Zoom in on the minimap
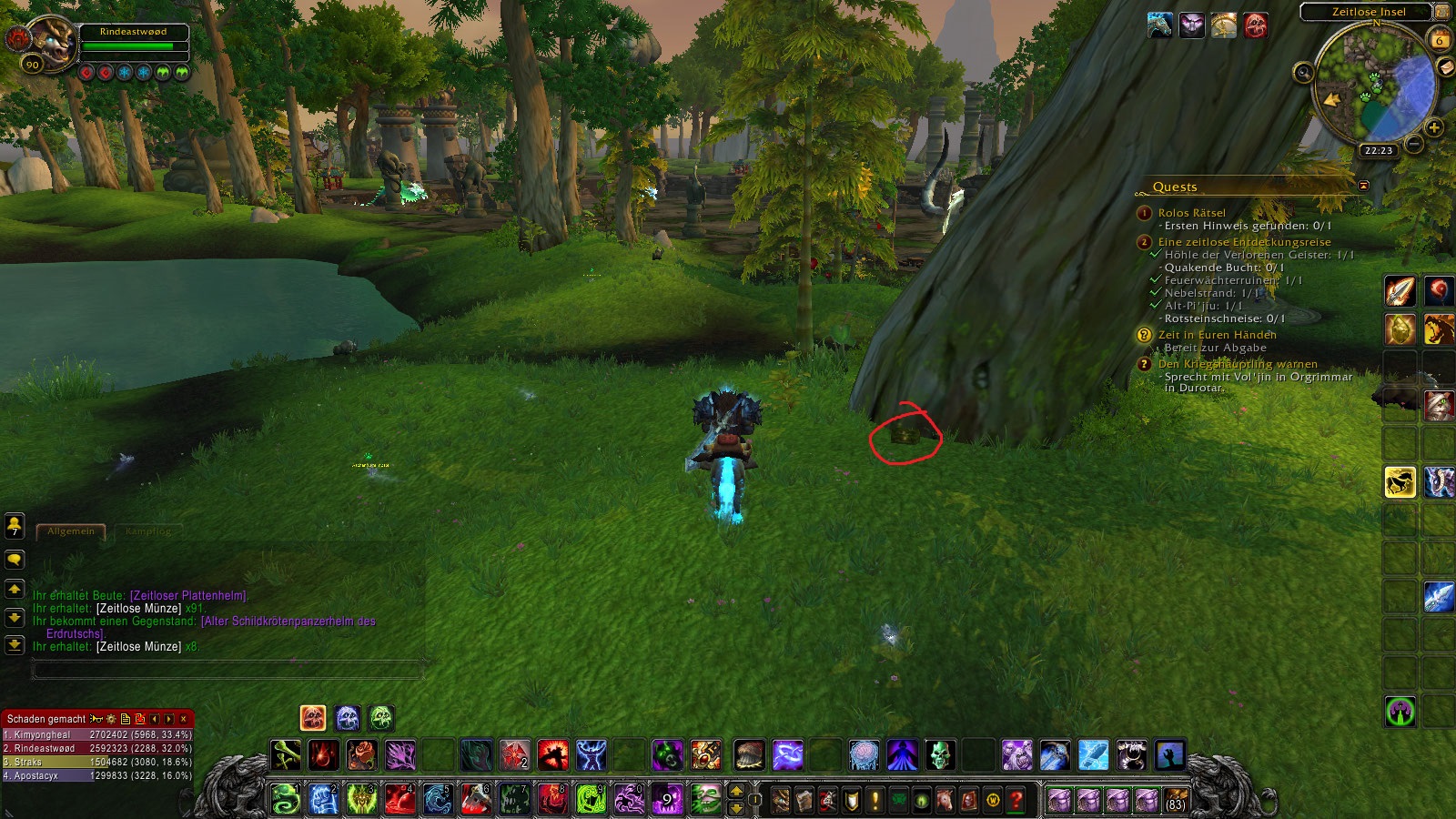1456x819 pixels. (1434, 127)
